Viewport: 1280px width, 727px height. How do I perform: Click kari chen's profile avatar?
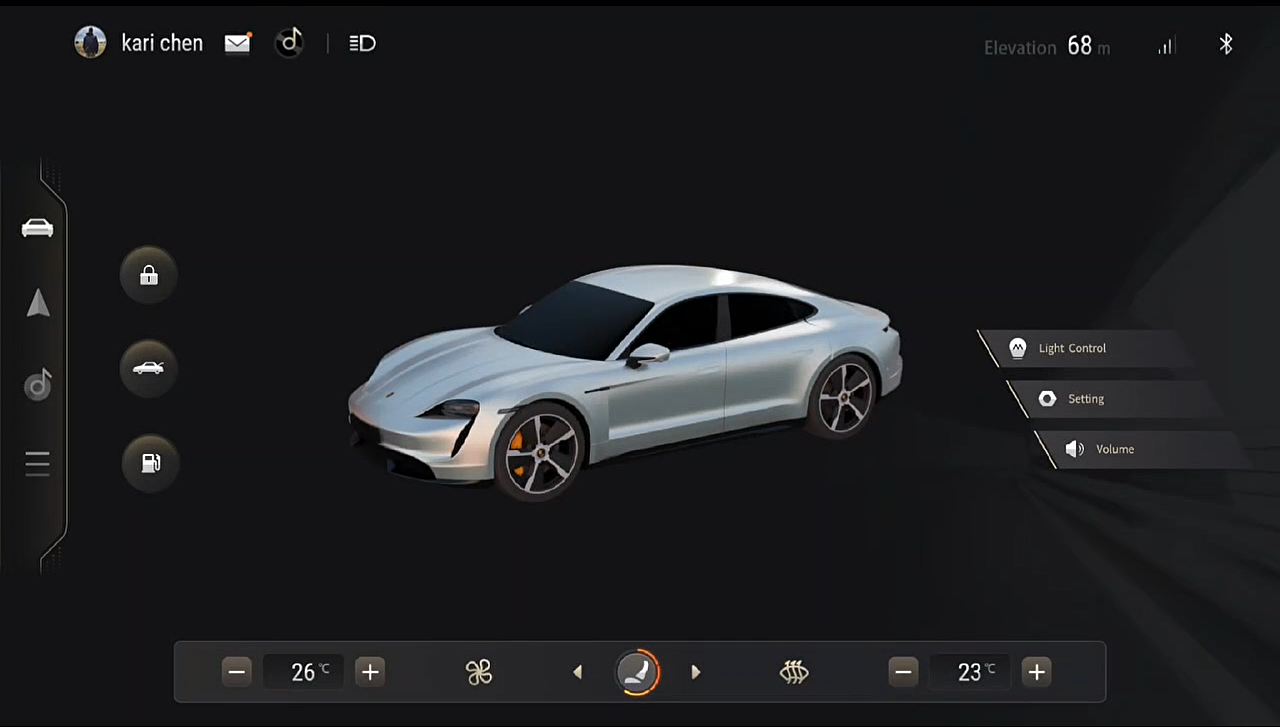tap(90, 43)
